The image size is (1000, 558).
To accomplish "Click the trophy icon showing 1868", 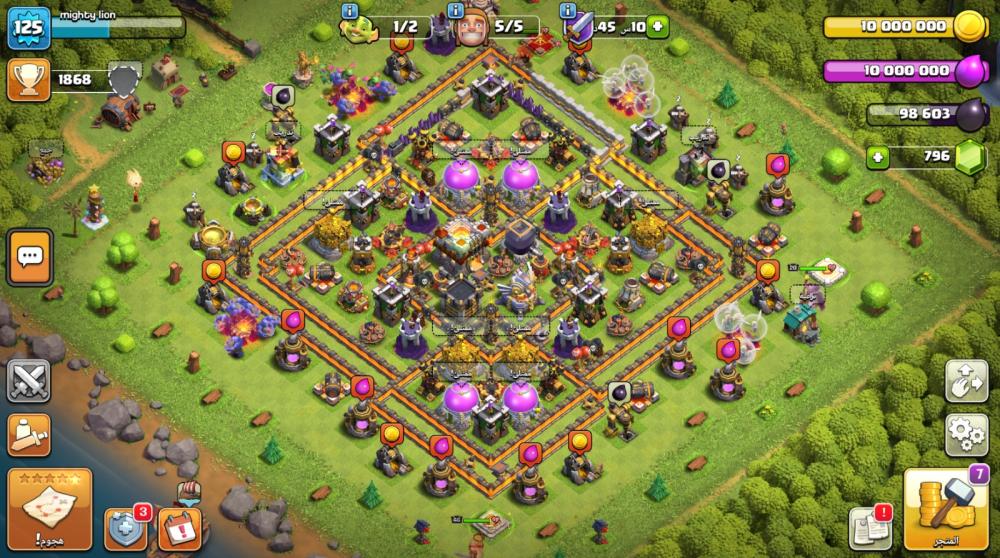I will (x=27, y=80).
